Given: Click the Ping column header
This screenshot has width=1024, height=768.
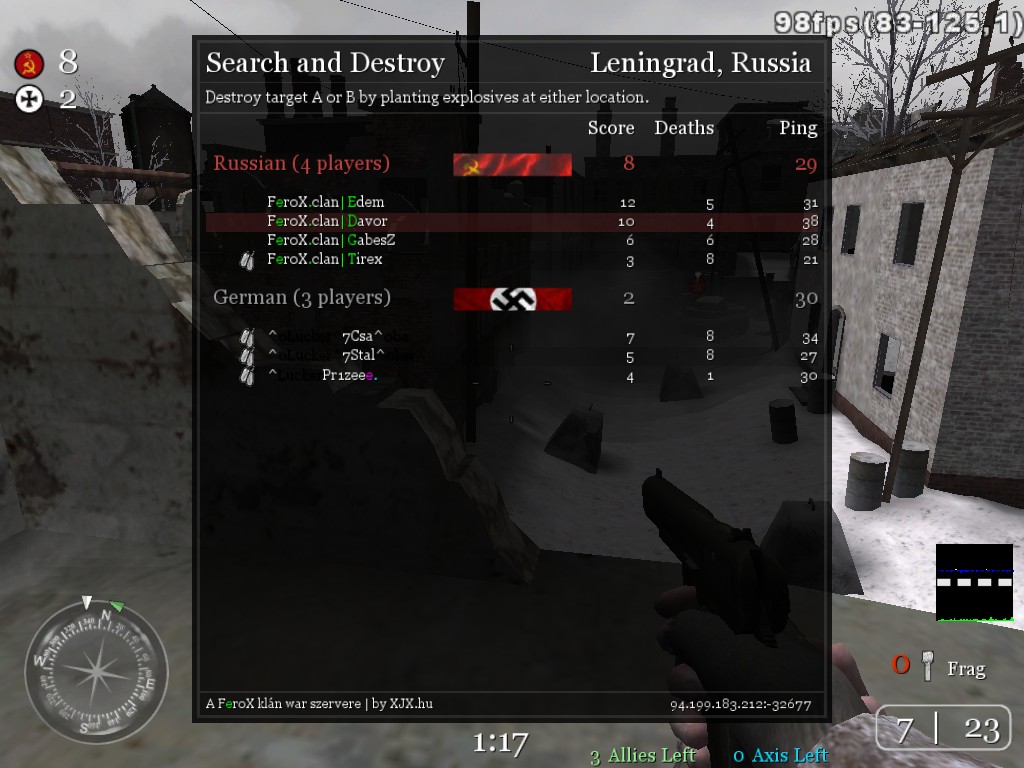Looking at the screenshot, I should tap(798, 128).
